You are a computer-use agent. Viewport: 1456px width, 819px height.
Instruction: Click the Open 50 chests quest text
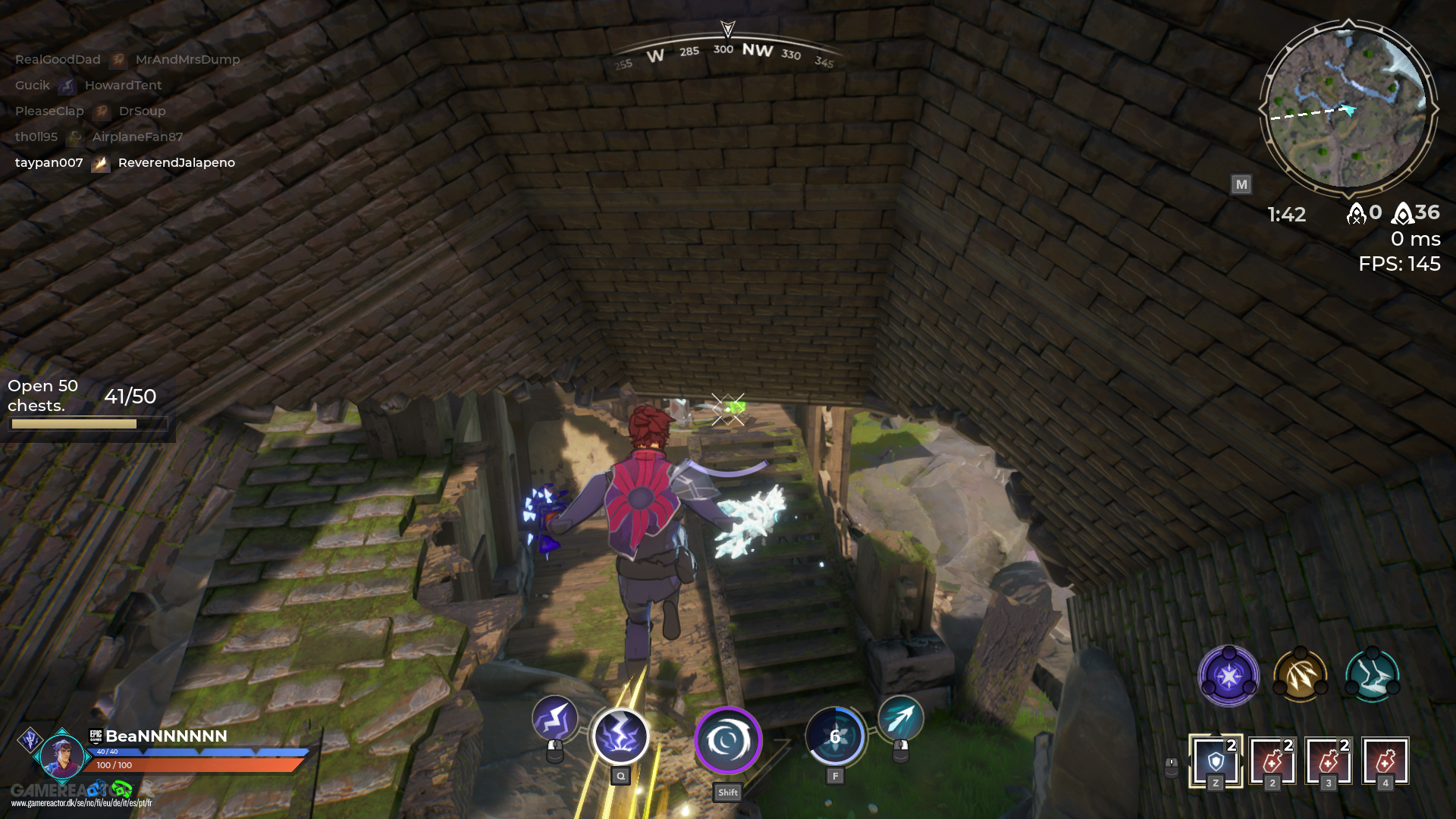45,395
